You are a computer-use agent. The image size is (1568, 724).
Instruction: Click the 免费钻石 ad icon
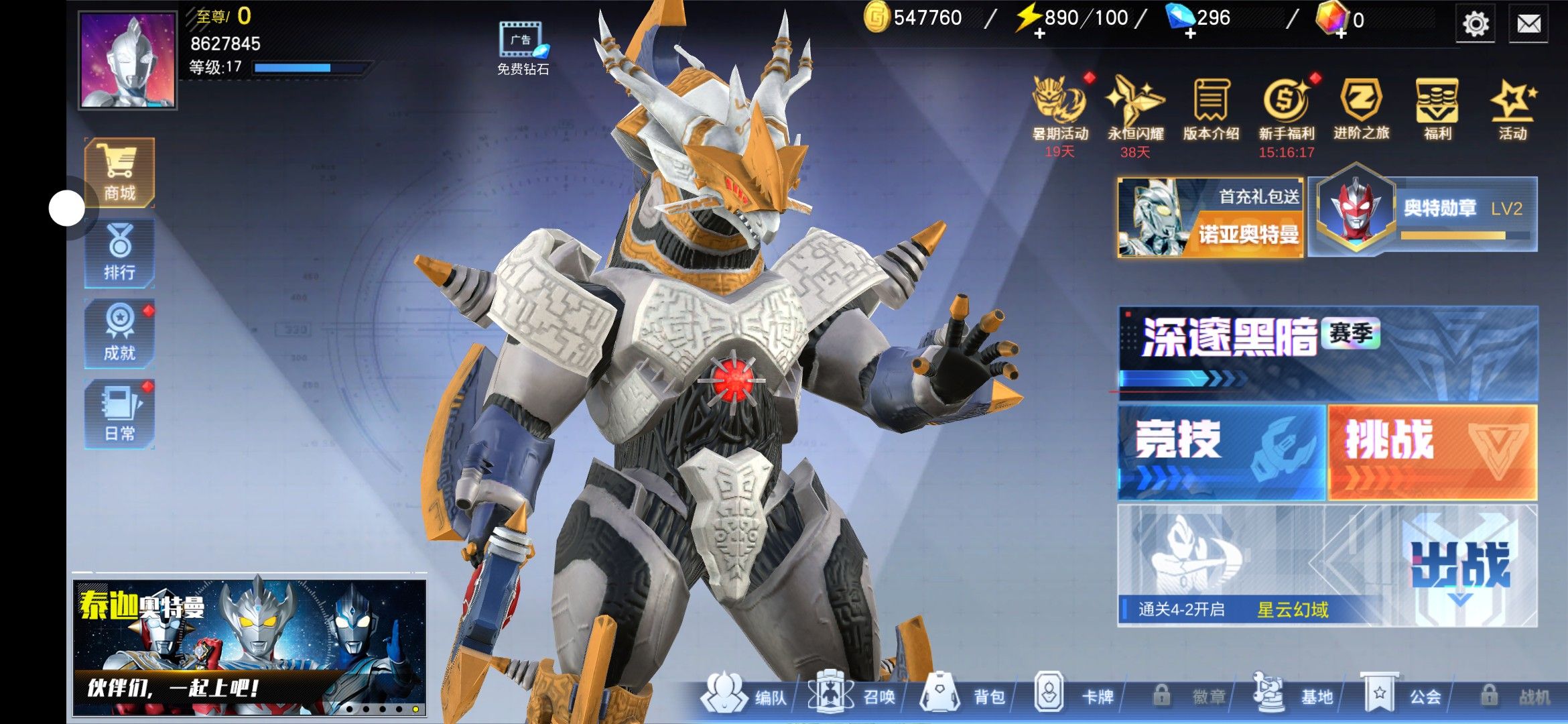(523, 48)
